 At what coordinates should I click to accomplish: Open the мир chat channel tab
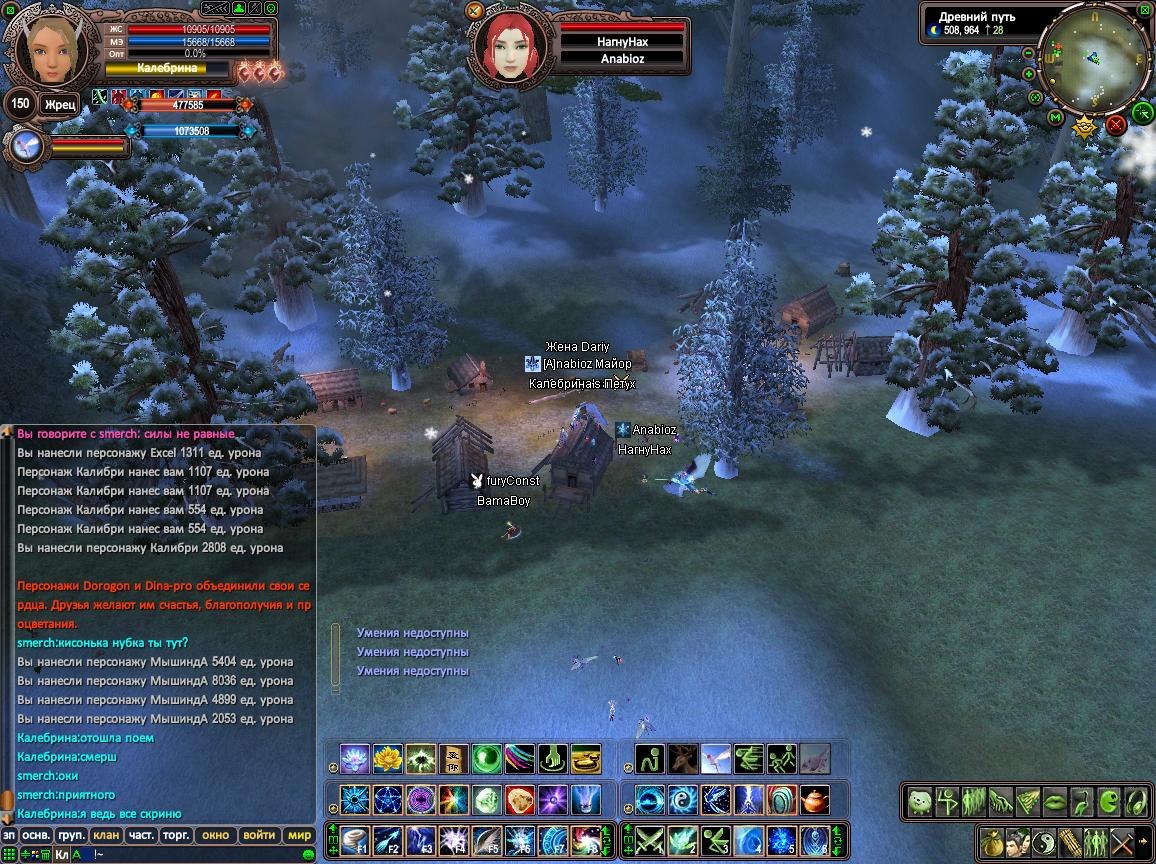coord(299,835)
